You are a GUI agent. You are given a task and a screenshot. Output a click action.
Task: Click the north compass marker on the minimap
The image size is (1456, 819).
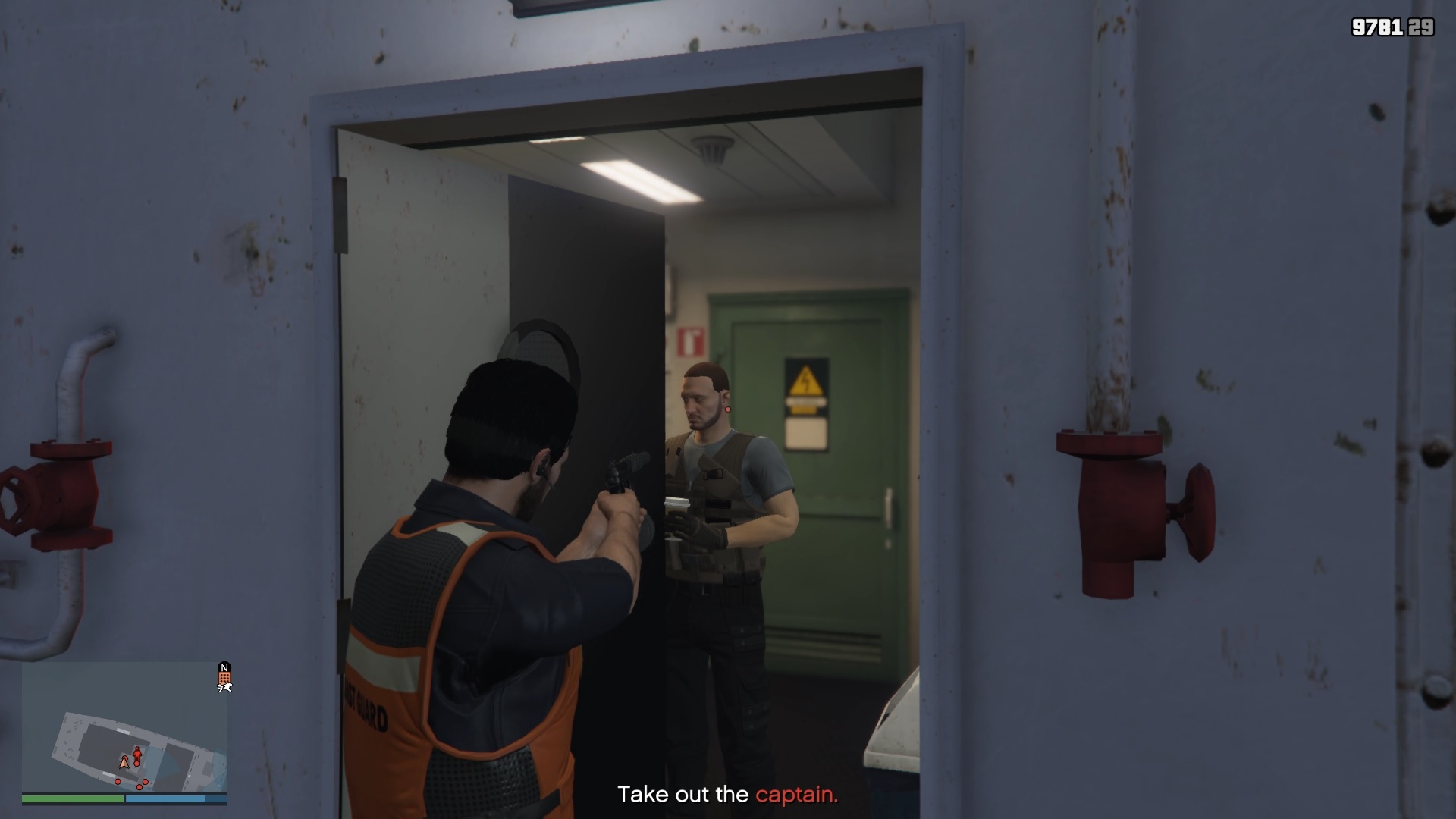224,667
